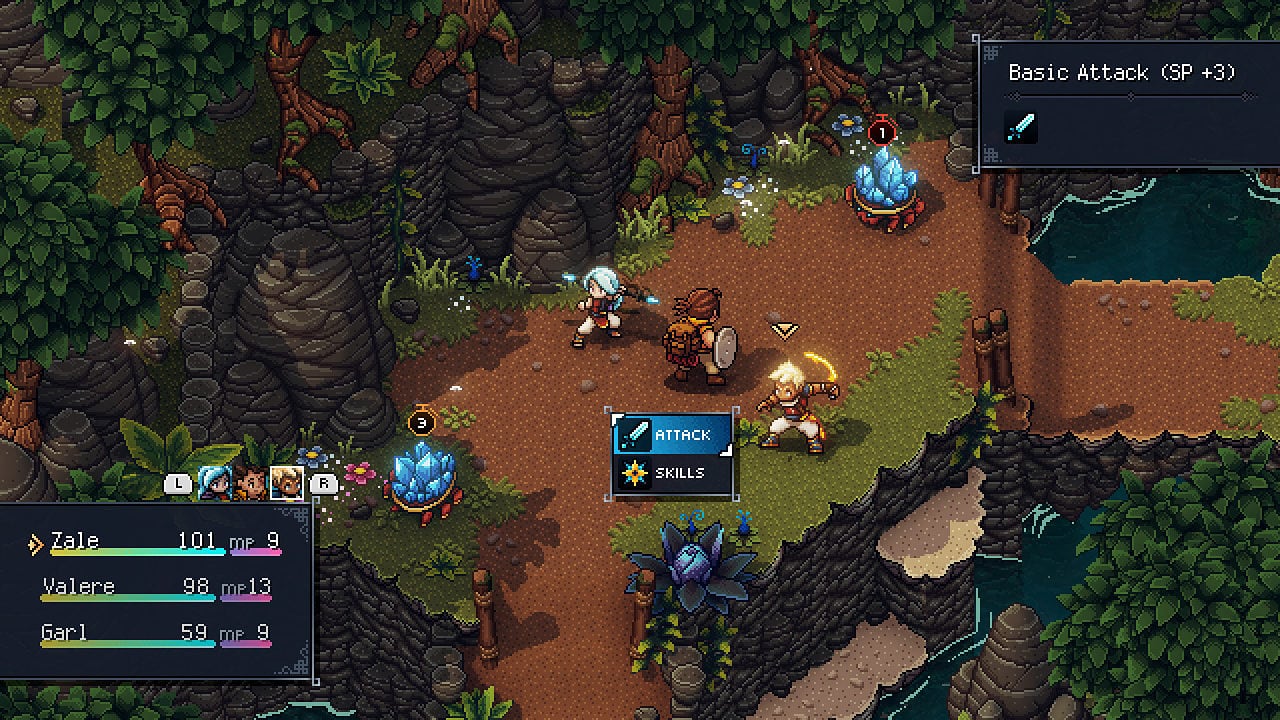Select the ATTACK command in battle menu

(x=682, y=435)
